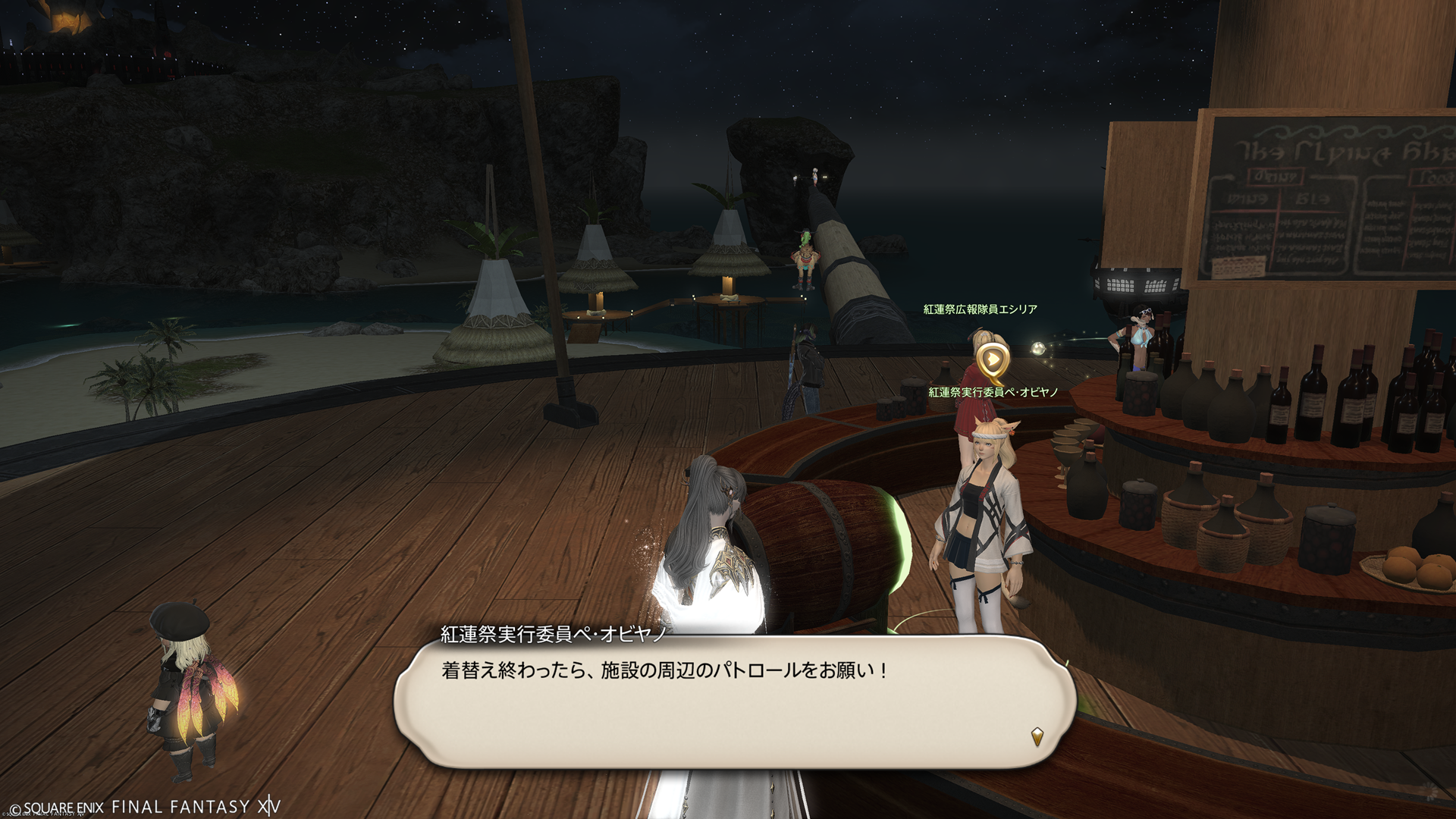Select the 紅蓮祭広報隊員エシリア nameplate

click(x=980, y=309)
